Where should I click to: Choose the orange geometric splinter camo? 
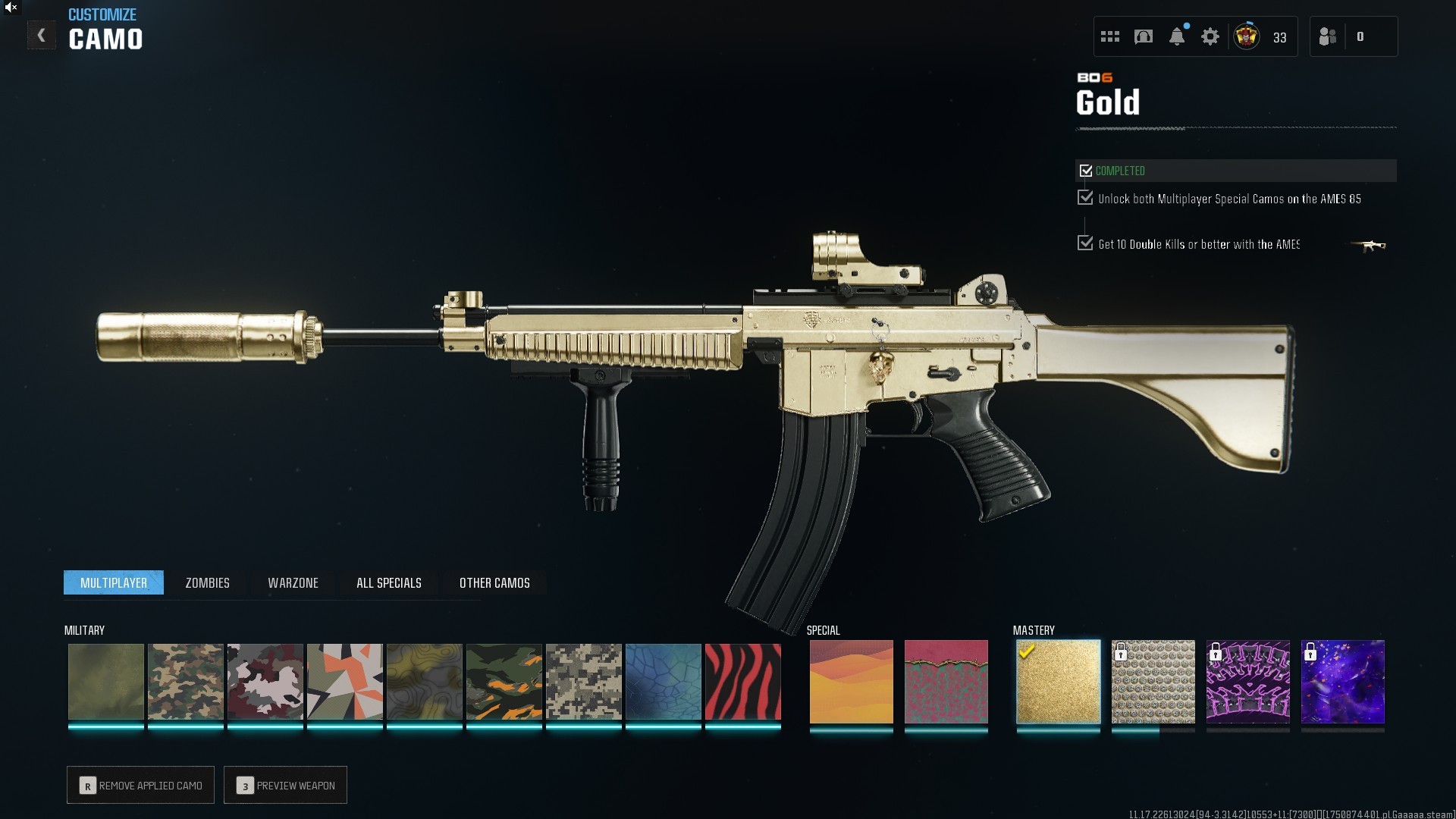344,681
